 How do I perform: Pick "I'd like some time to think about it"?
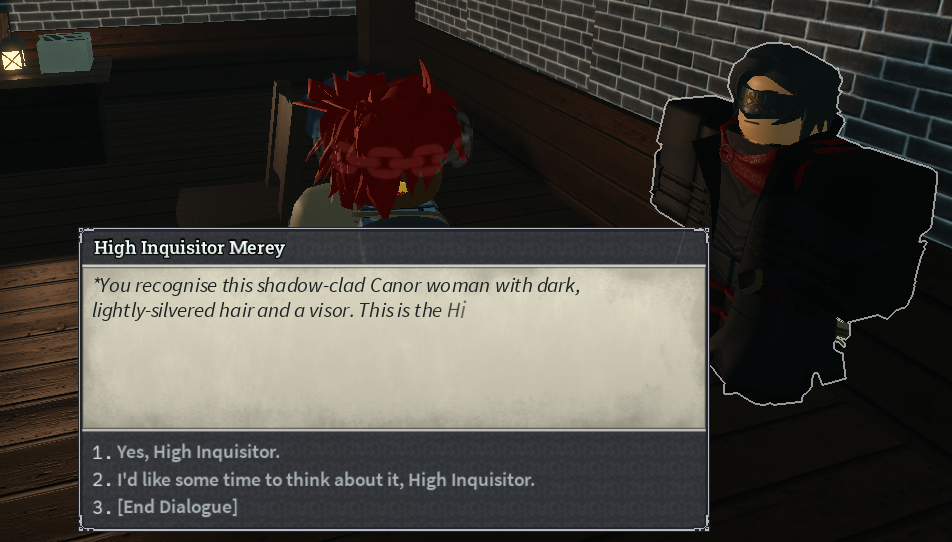325,480
